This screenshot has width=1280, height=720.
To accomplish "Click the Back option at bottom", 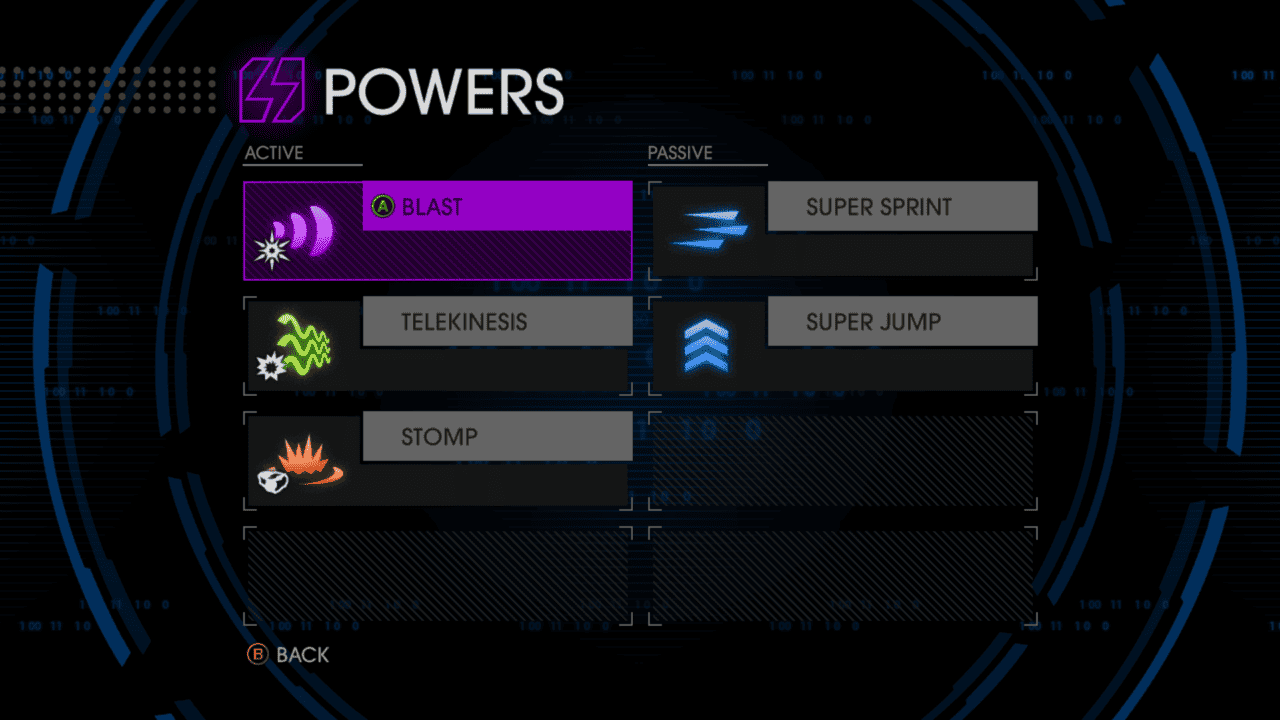I will tap(301, 655).
